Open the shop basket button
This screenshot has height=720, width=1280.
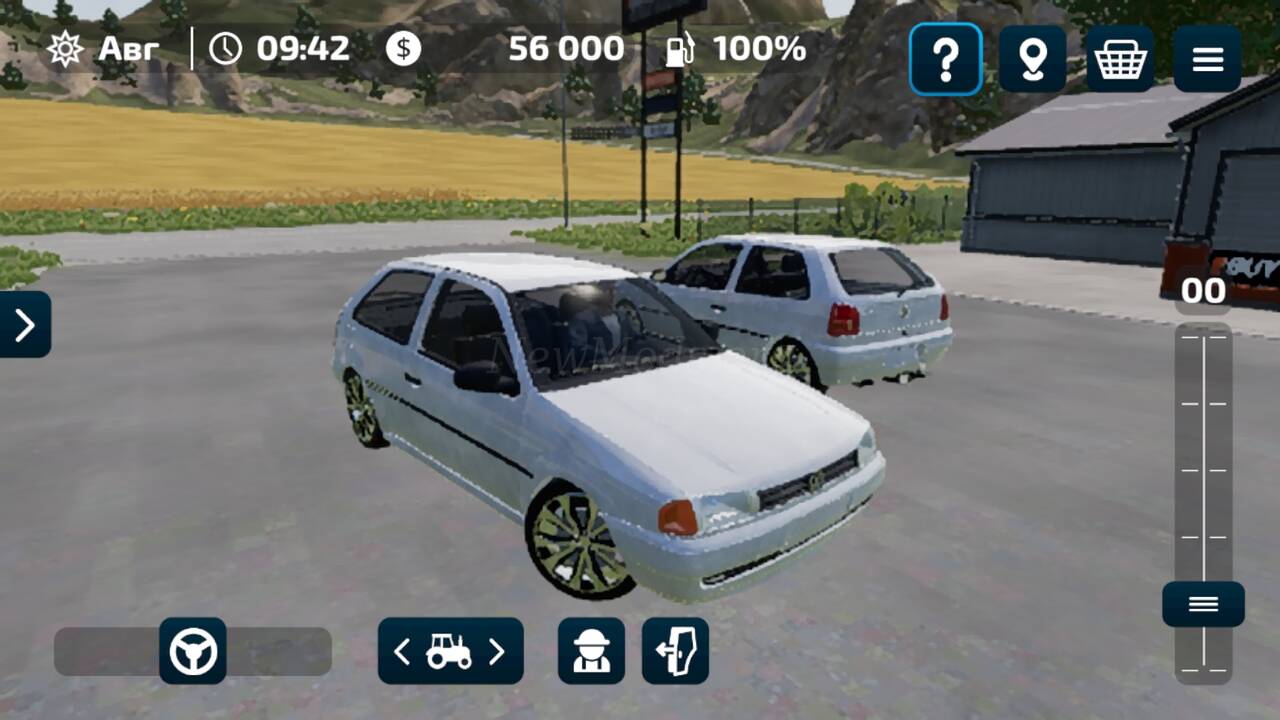(x=1120, y=60)
